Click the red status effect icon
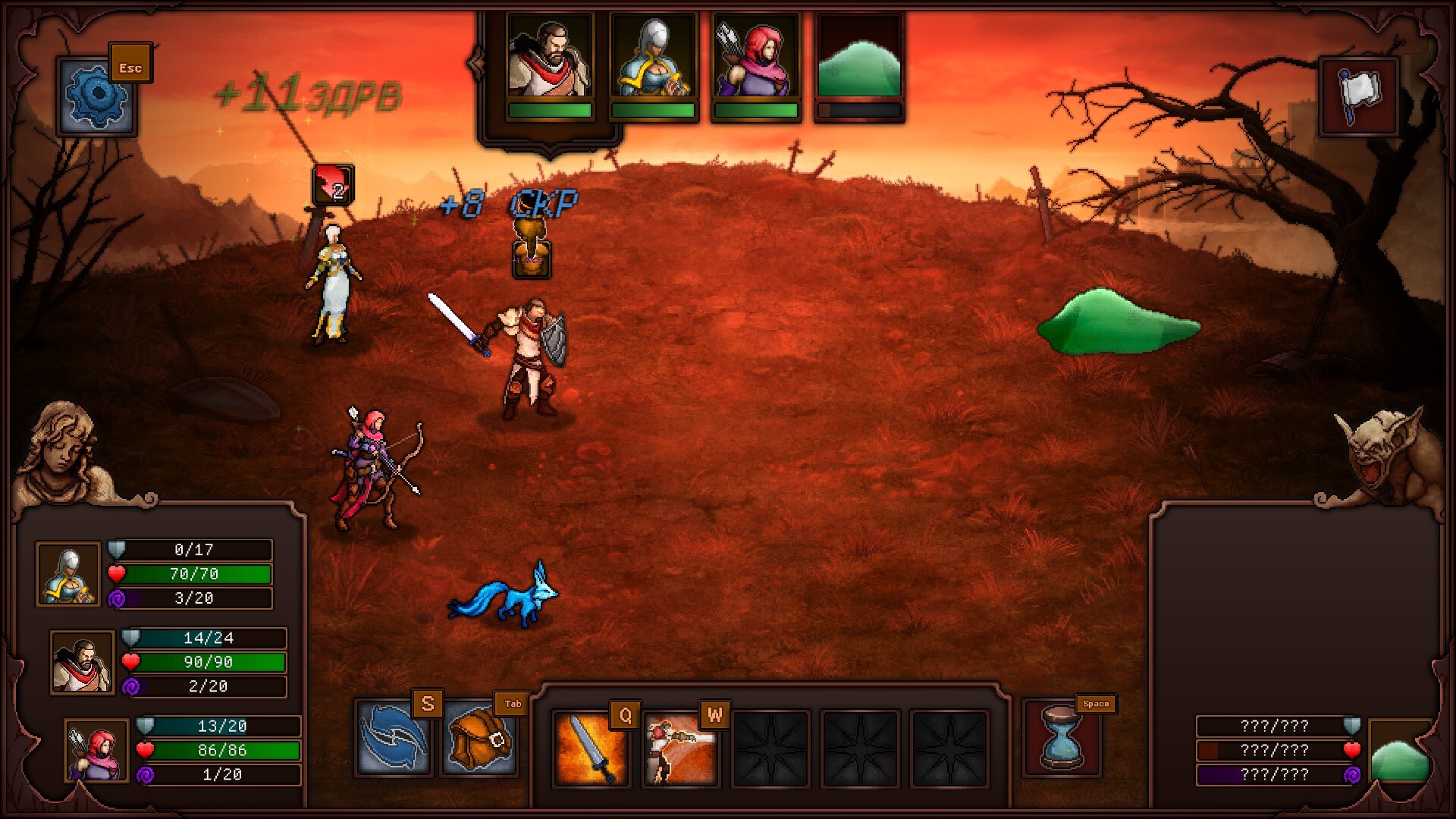 pyautogui.click(x=333, y=184)
